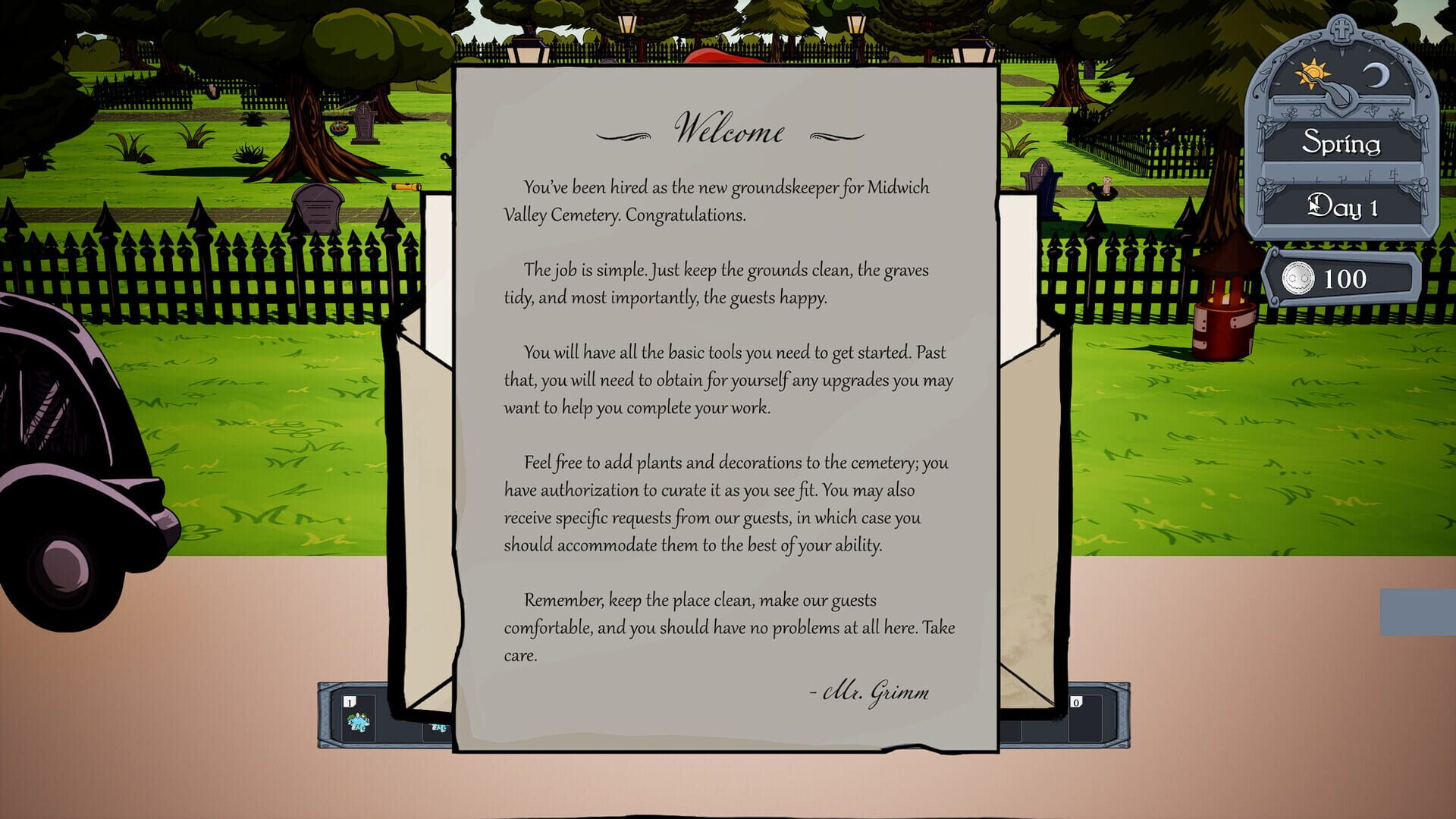Click the spring flower symbol on the season dial
The height and width of the screenshot is (819, 1456).
pos(1293,114)
